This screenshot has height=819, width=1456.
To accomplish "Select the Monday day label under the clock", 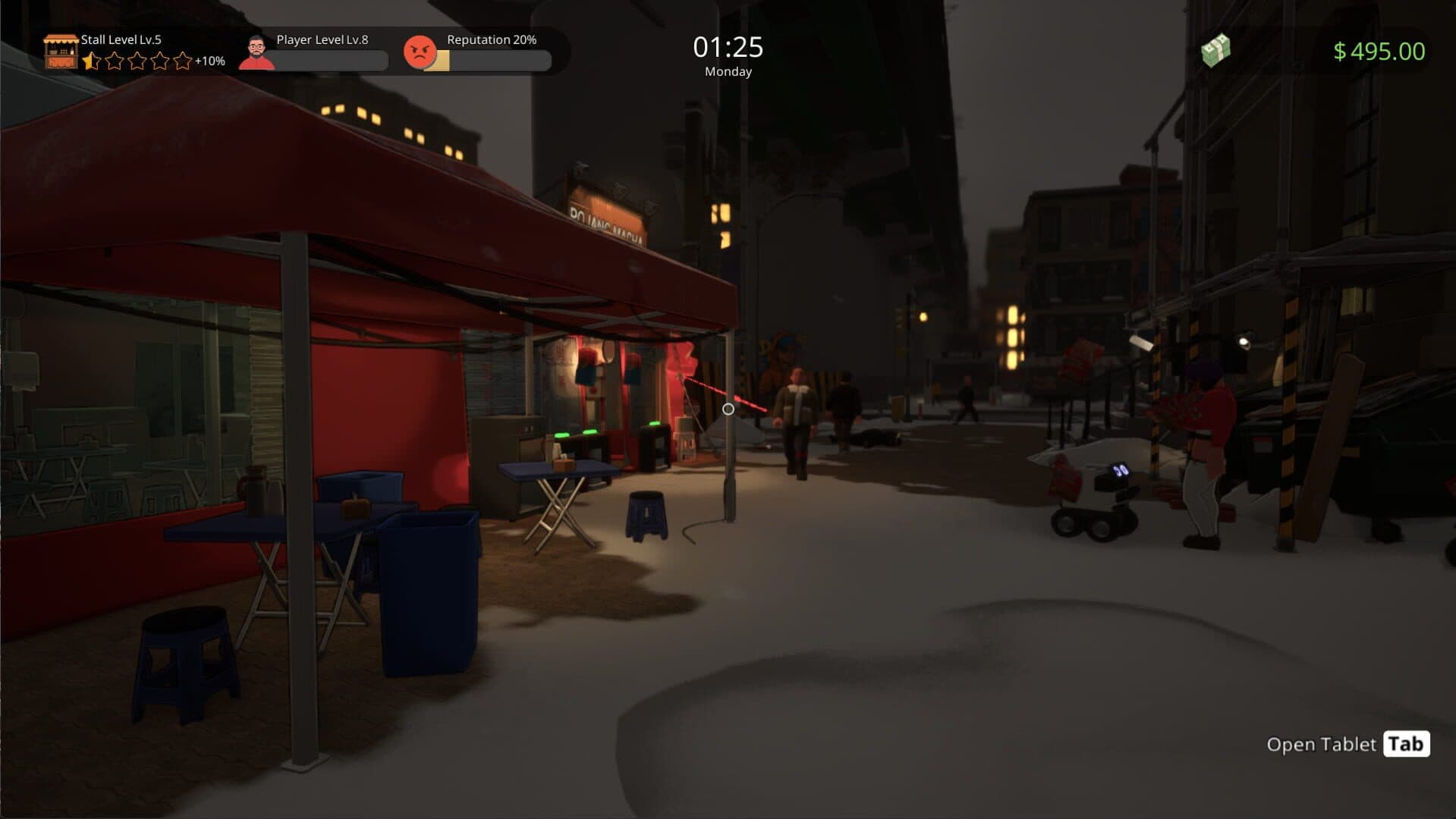I will [728, 71].
